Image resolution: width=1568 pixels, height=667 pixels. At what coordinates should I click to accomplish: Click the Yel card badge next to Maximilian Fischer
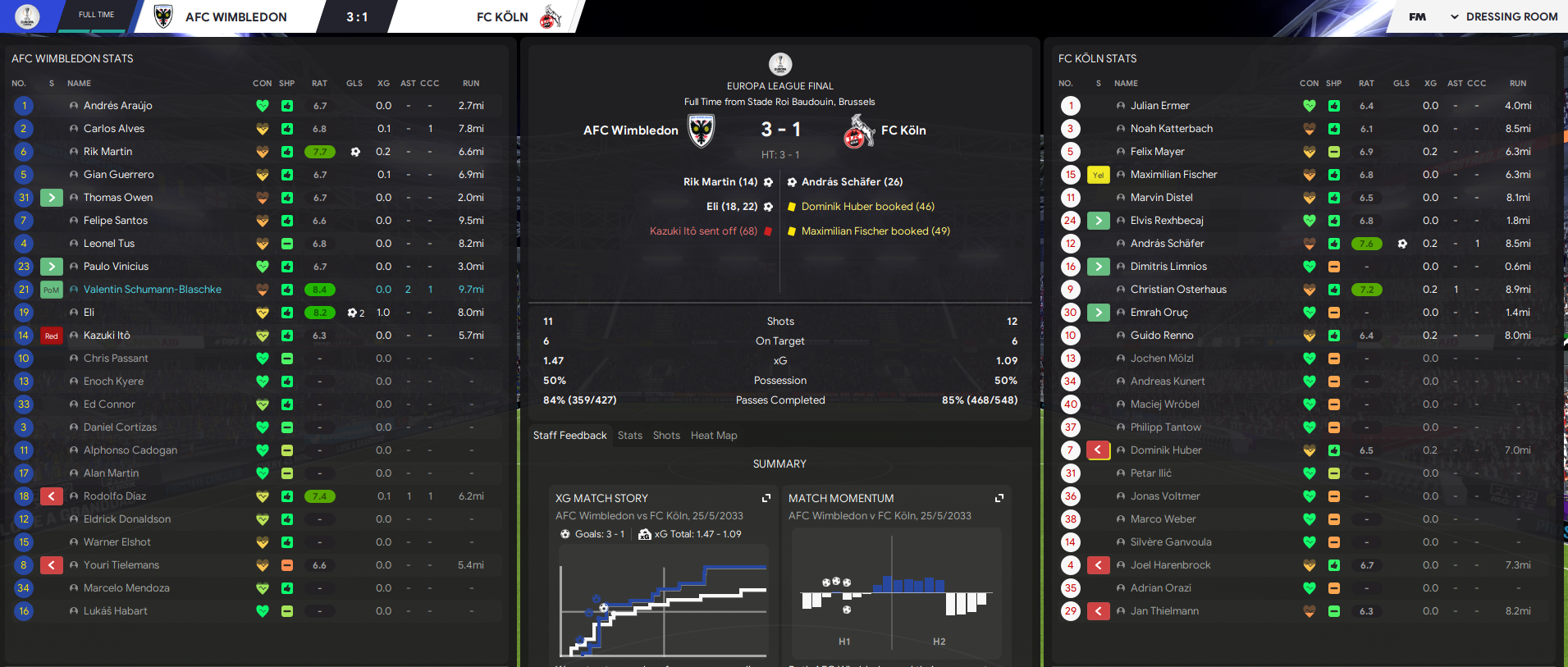pos(1098,174)
